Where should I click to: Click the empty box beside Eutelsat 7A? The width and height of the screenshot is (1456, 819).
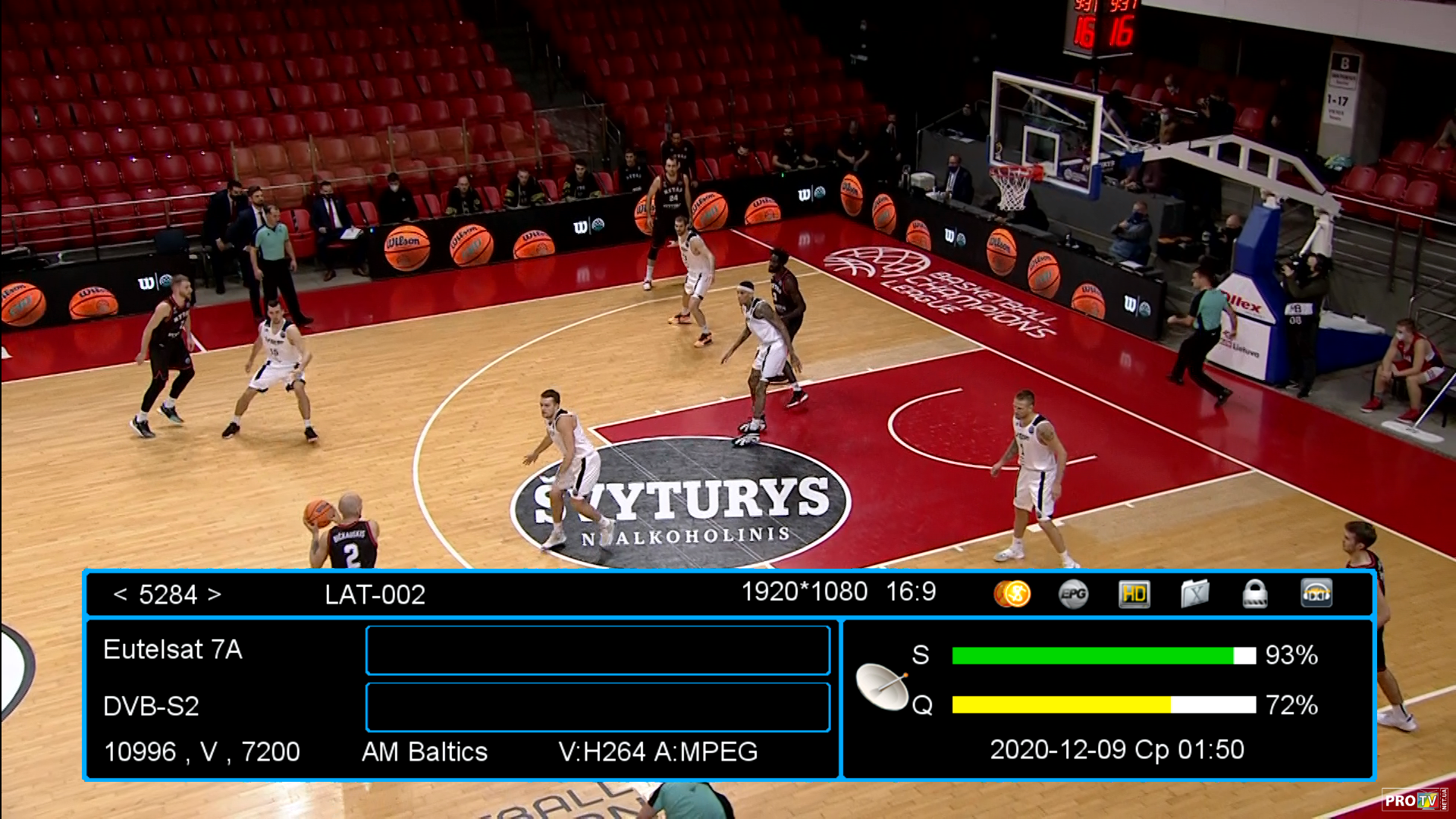[598, 650]
